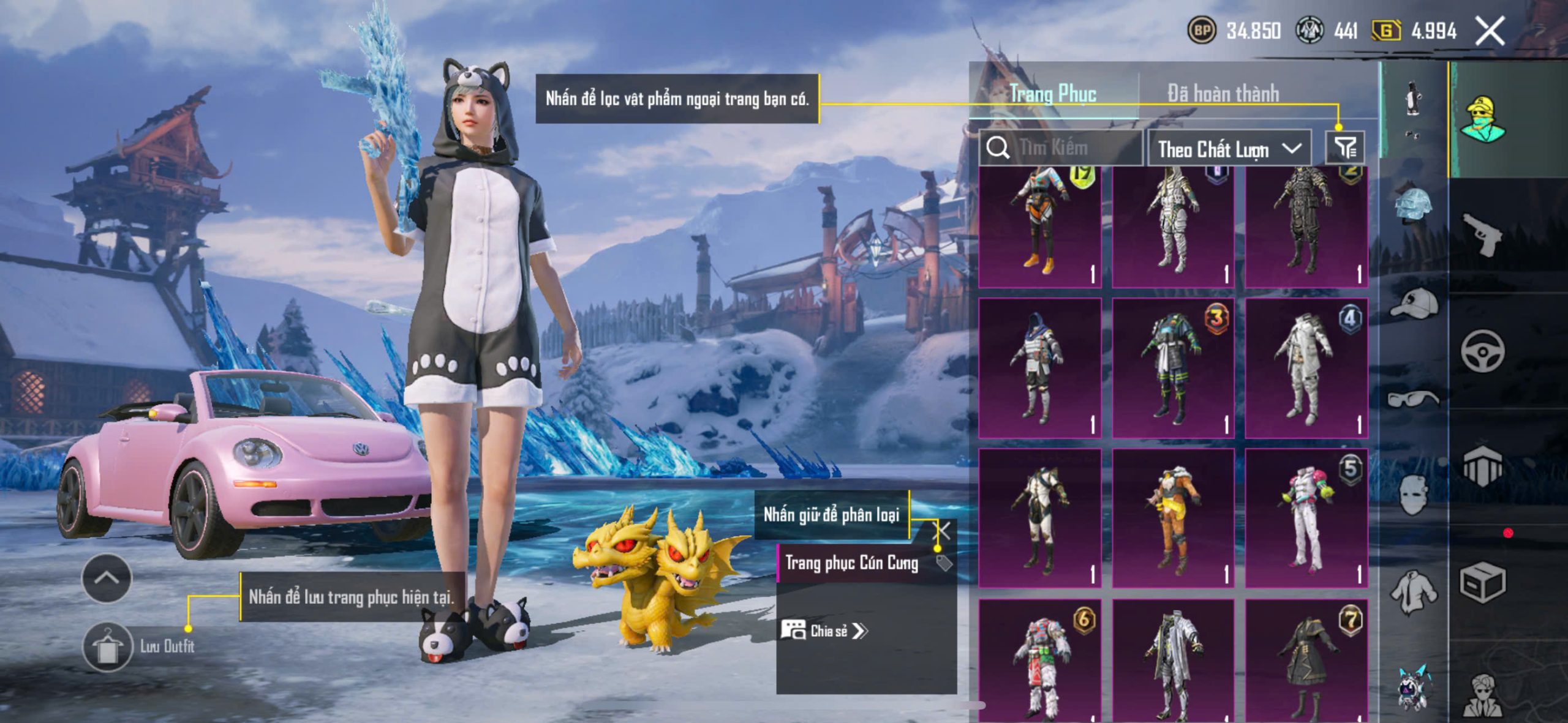Open the crate box category
1568x723 pixels.
click(x=1482, y=582)
